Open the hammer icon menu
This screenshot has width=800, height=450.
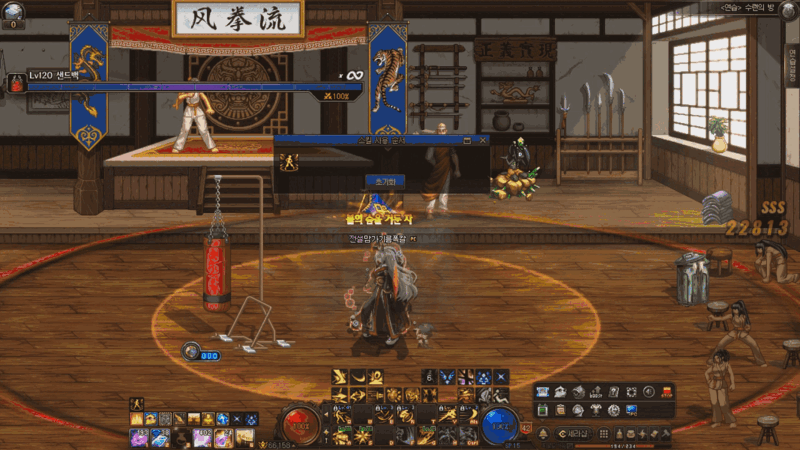click(665, 434)
